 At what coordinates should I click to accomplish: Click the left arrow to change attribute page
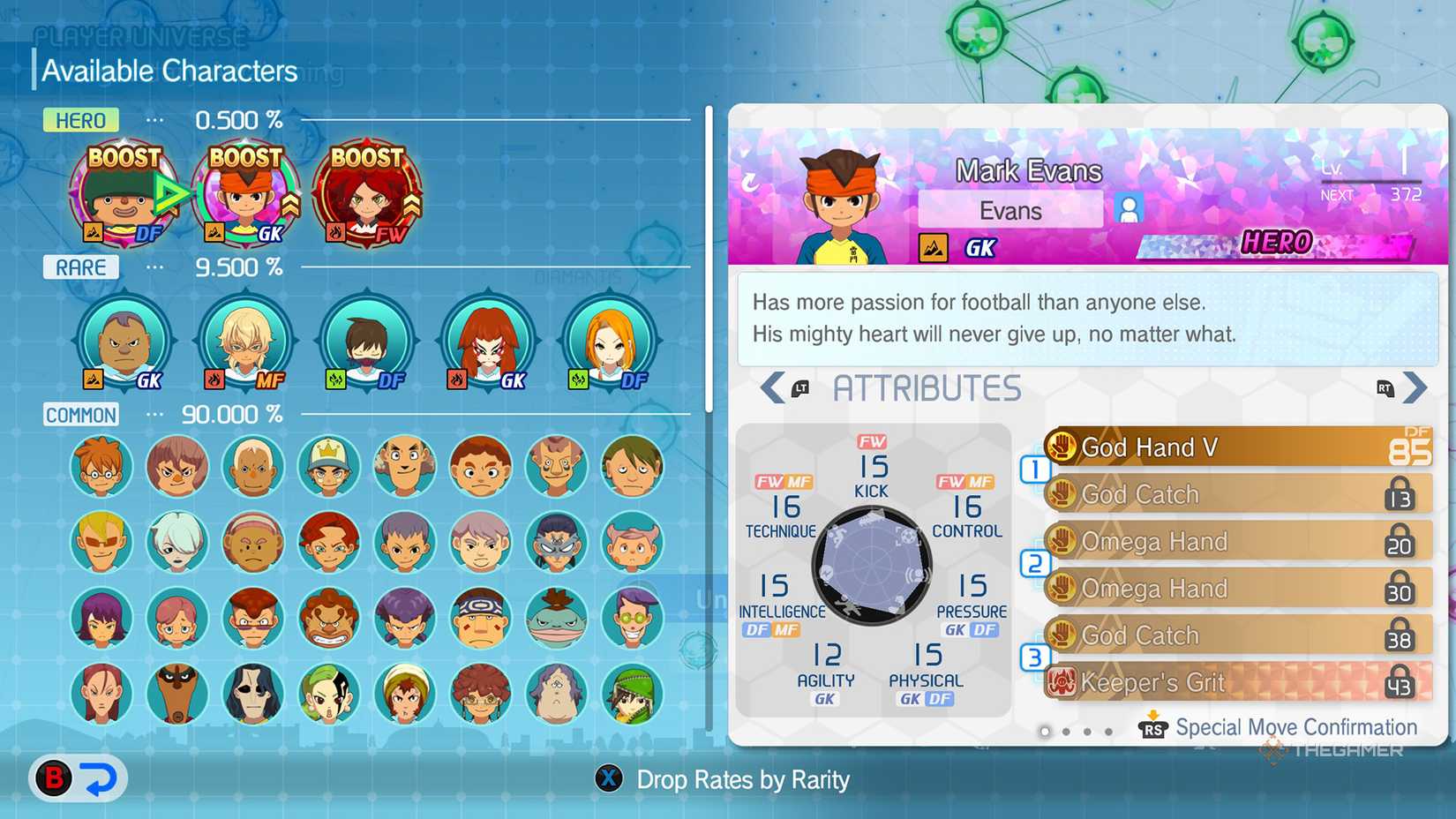[x=771, y=387]
